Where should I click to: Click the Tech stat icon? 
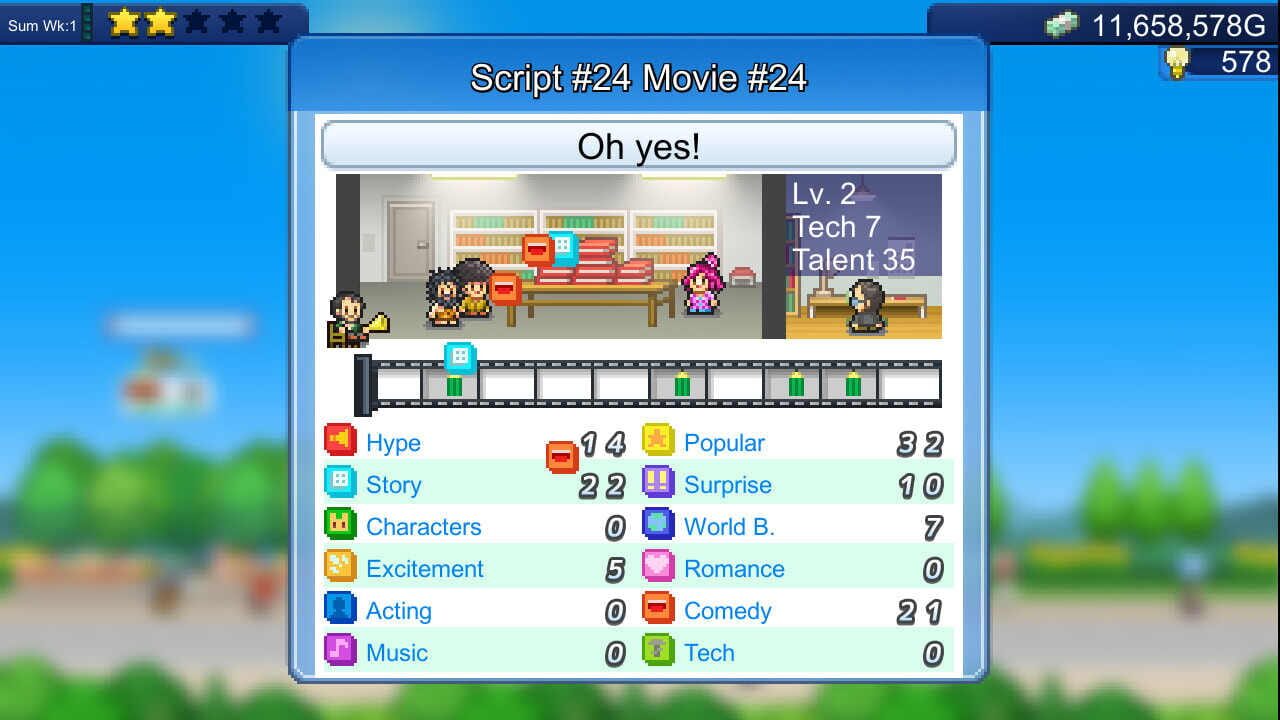659,652
